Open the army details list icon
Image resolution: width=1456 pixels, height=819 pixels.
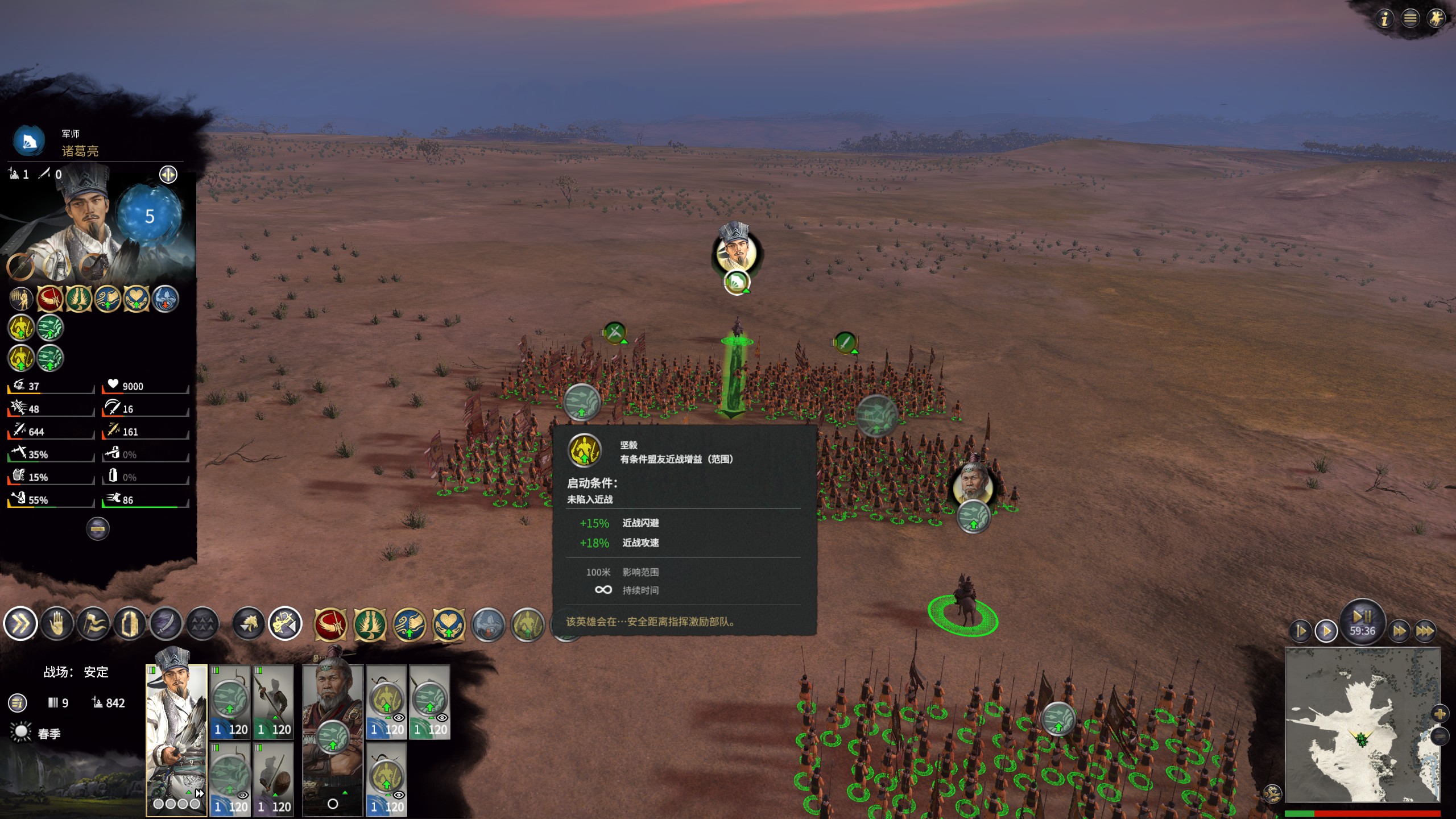click(18, 703)
